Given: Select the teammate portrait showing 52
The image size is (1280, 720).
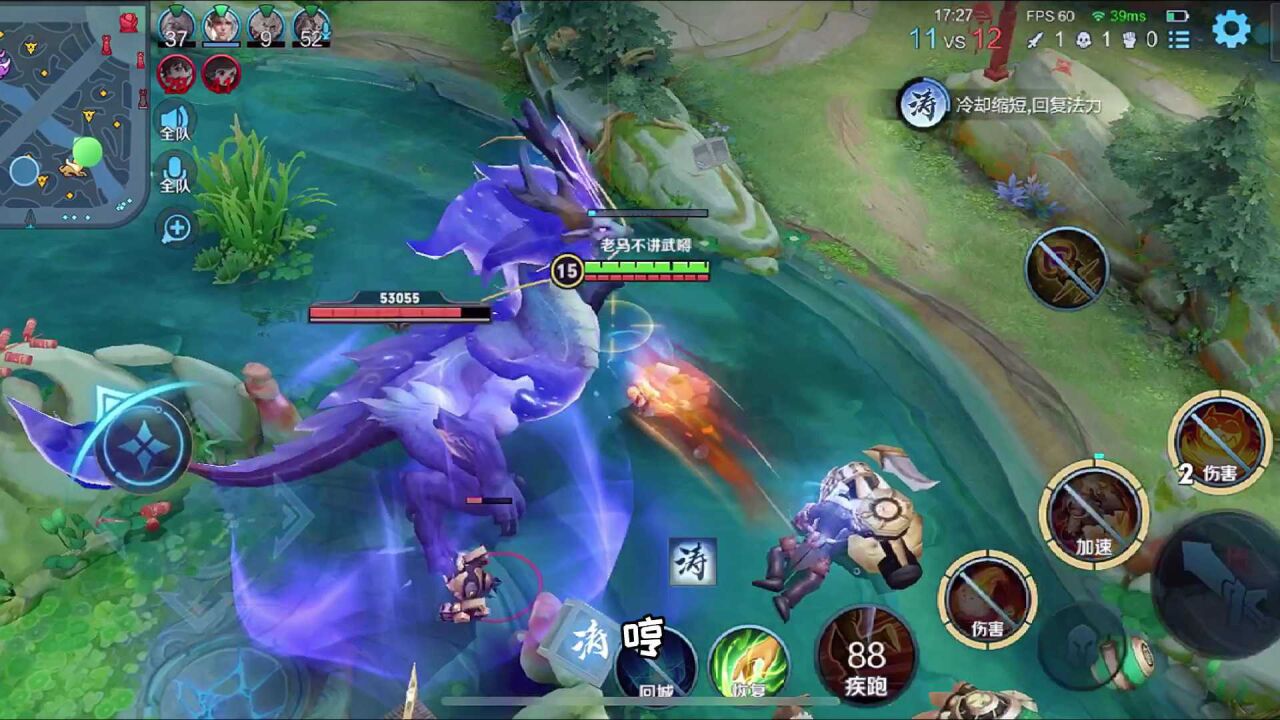Looking at the screenshot, I should click(x=311, y=26).
